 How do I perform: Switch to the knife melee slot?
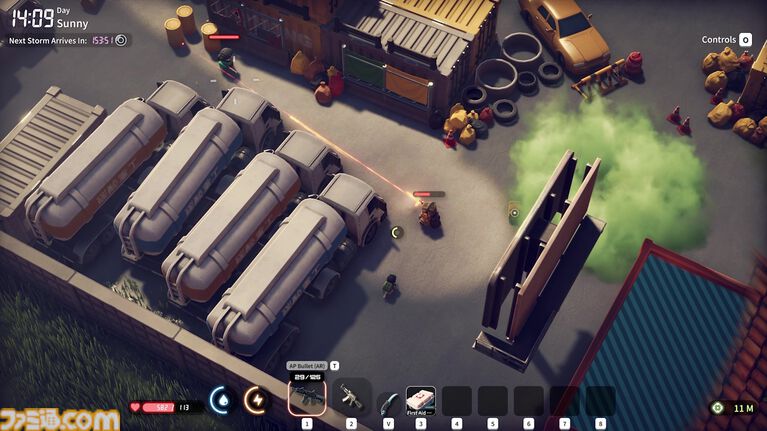pos(388,401)
